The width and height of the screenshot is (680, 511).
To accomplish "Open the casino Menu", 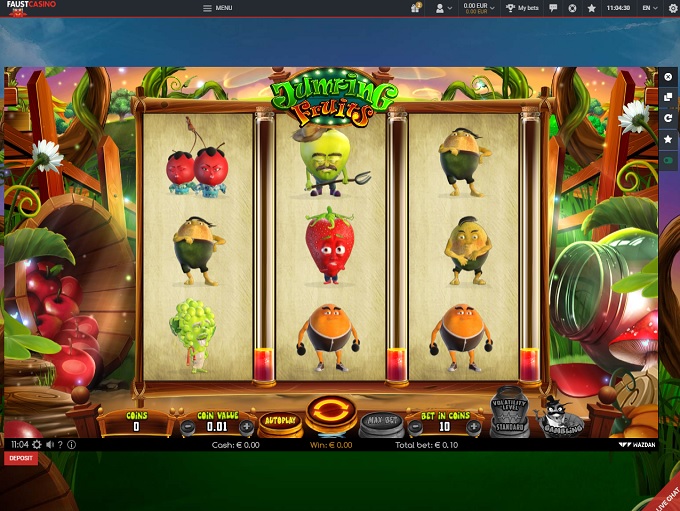I will pos(217,8).
